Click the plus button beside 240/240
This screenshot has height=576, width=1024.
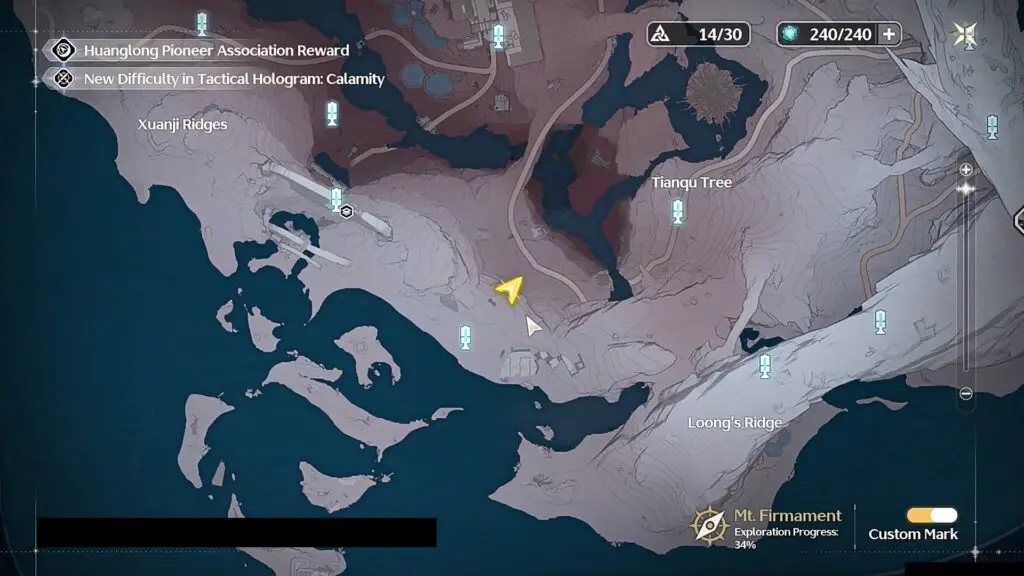point(887,34)
